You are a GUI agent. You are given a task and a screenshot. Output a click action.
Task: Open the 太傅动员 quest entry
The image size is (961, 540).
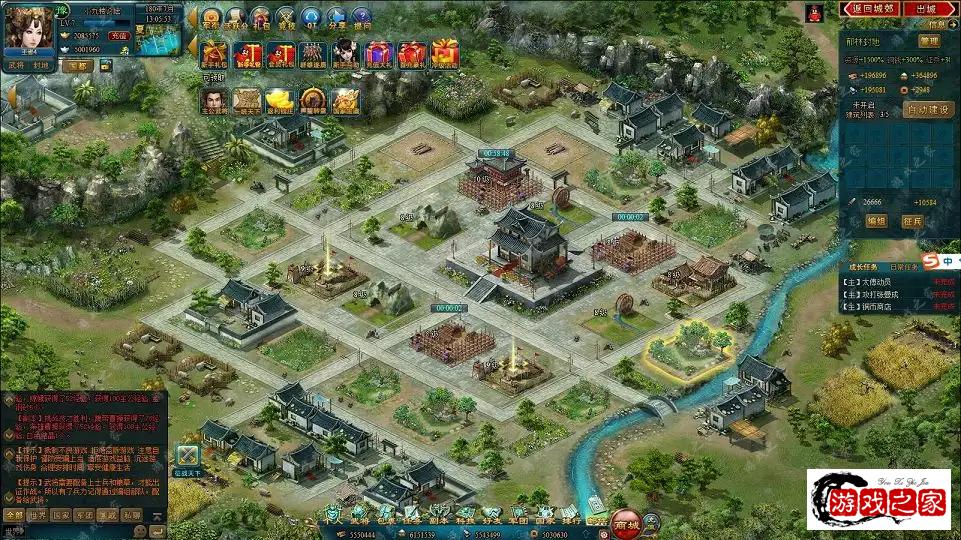pyautogui.click(x=873, y=281)
